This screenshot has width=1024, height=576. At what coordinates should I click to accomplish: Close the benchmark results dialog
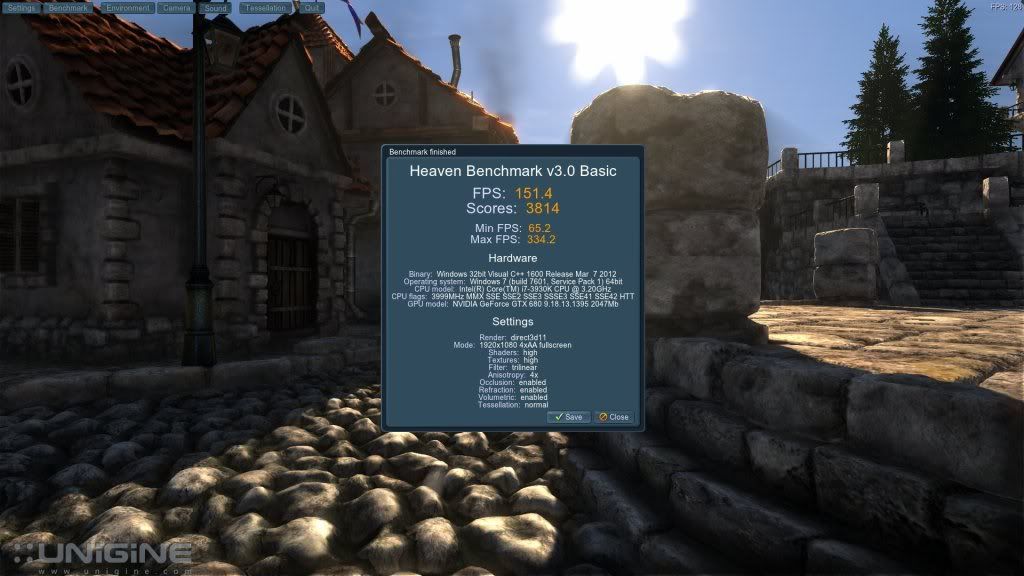614,417
